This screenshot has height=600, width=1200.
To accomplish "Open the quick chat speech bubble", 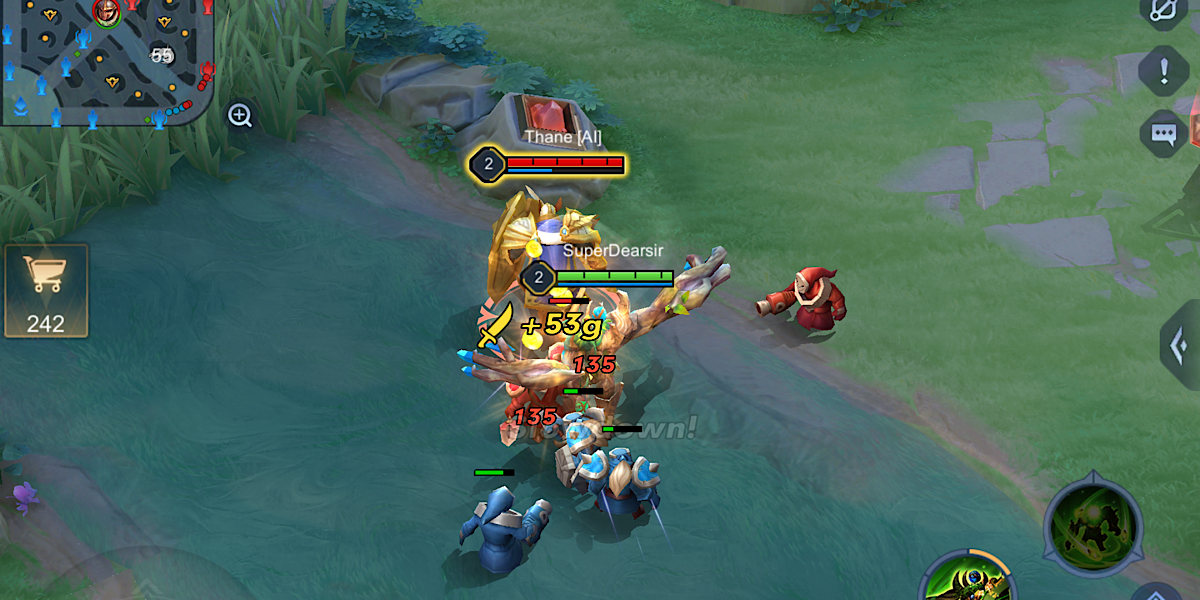I will pos(1164,133).
